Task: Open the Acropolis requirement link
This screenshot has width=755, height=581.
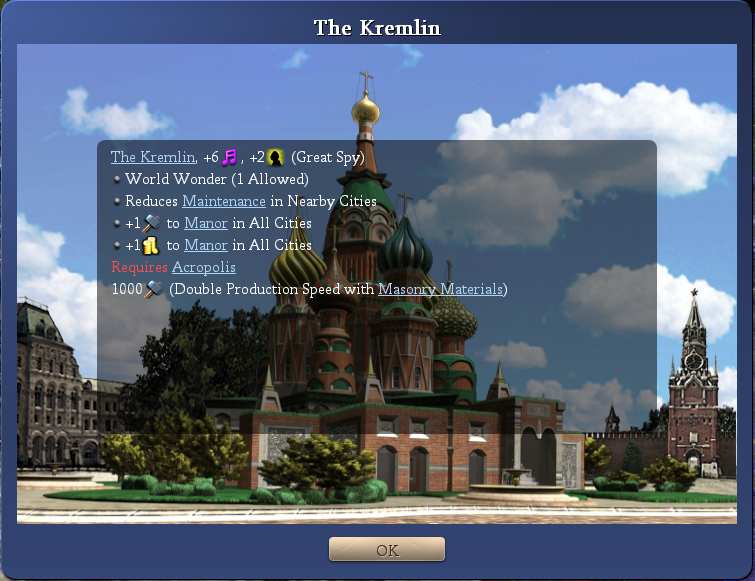Action: click(204, 267)
